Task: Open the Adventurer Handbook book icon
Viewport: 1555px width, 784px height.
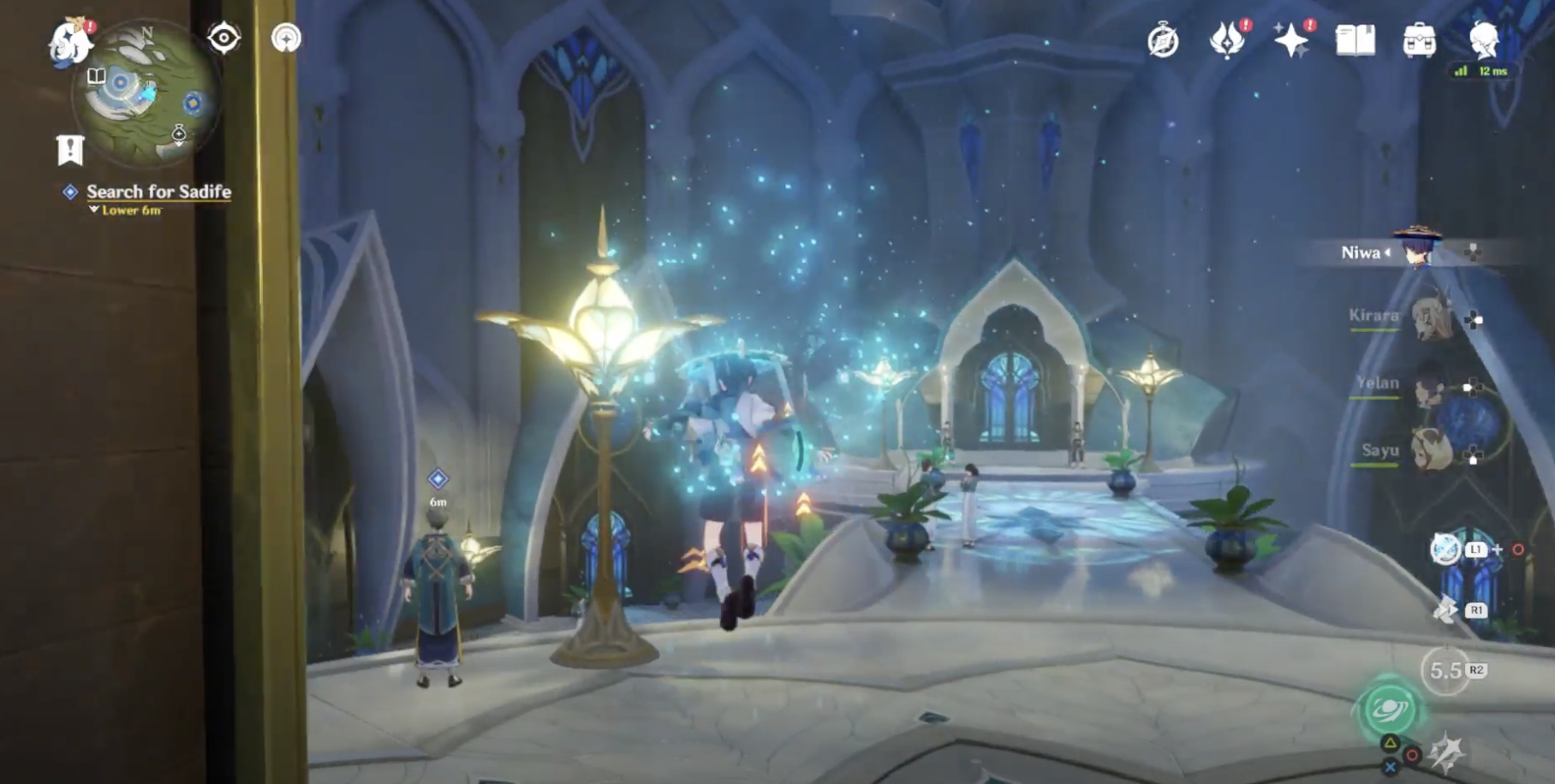Action: click(1355, 40)
